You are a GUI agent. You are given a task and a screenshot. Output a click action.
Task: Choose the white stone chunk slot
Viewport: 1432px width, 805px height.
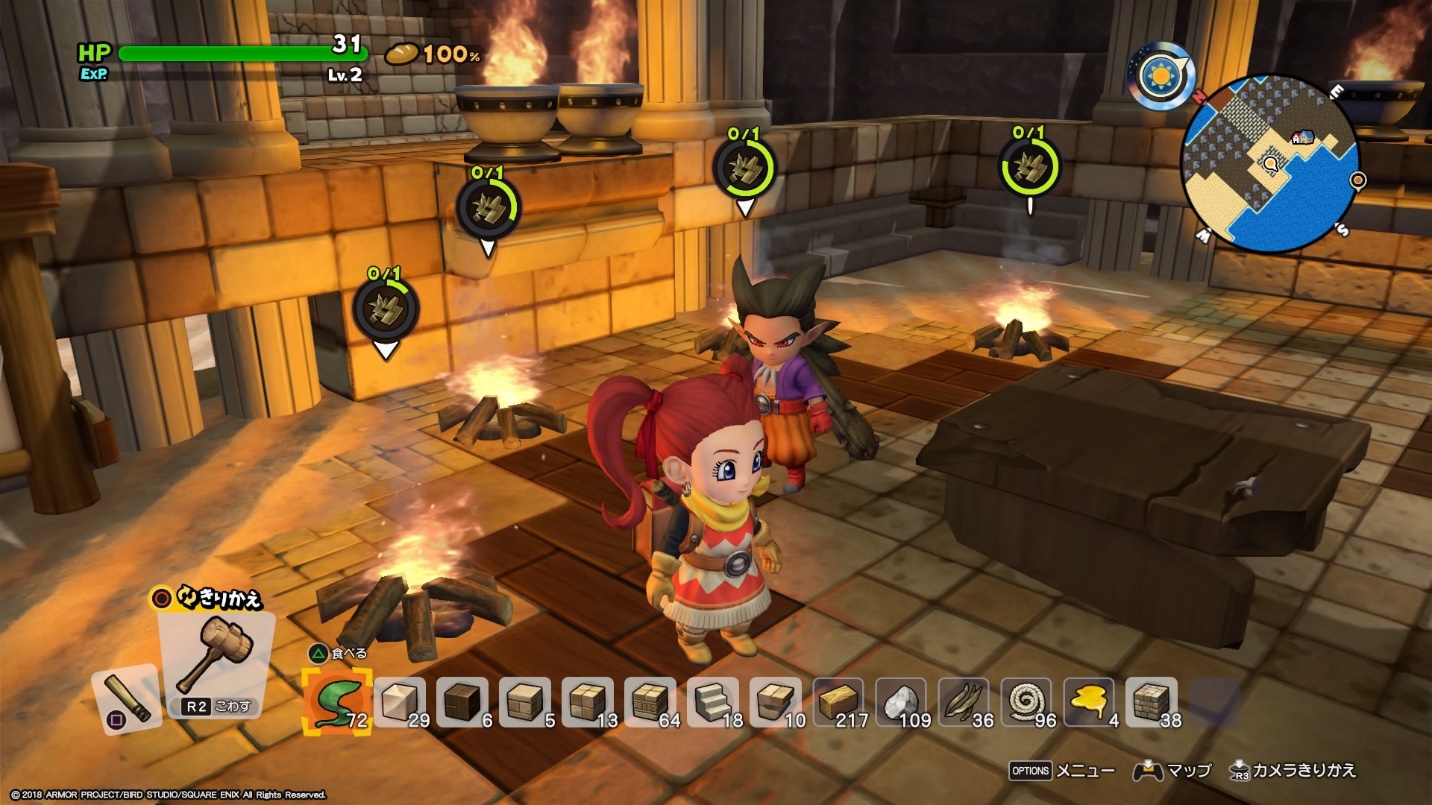click(901, 702)
